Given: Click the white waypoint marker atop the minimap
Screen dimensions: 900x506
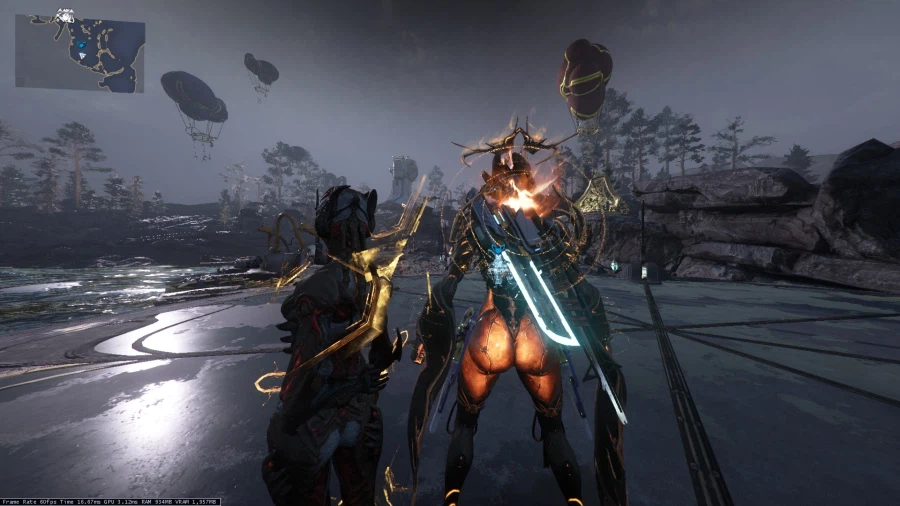Looking at the screenshot, I should click(65, 15).
